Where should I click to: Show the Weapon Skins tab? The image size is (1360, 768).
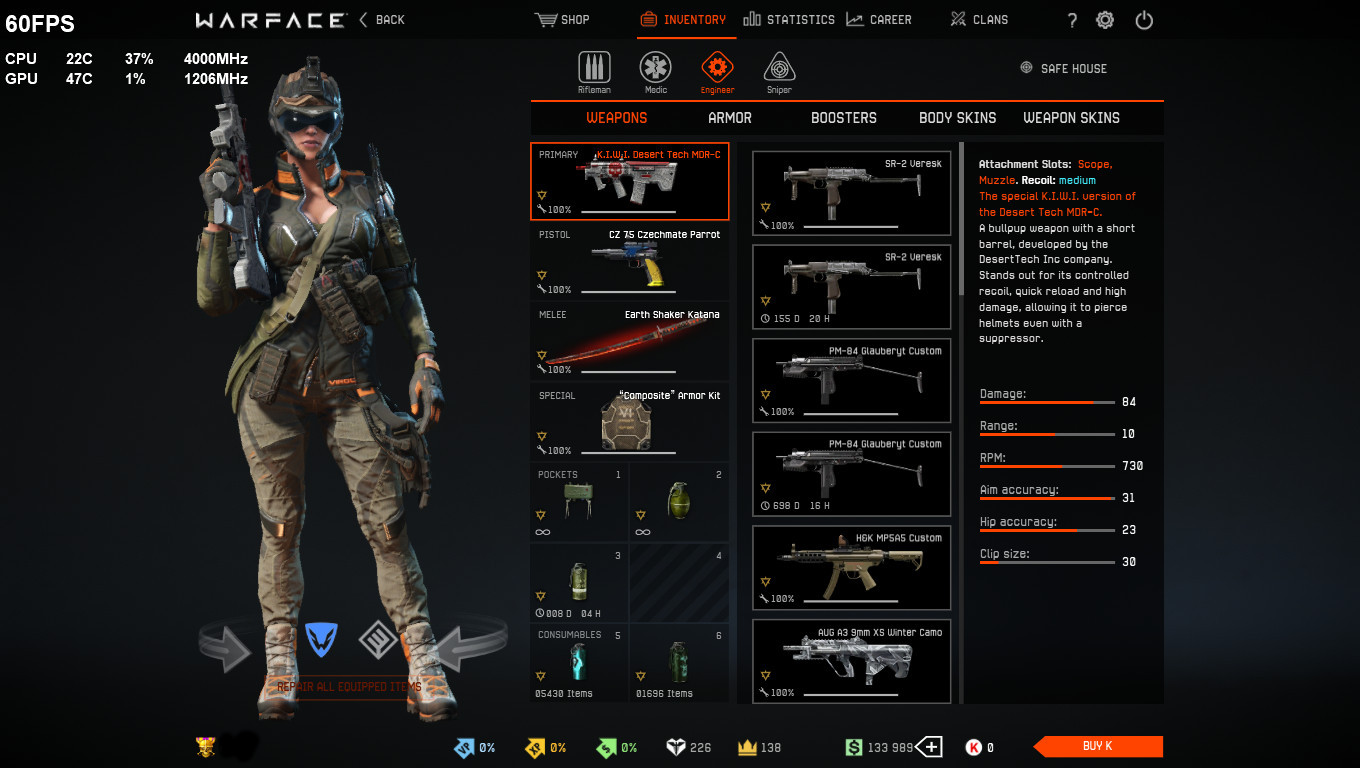pyautogui.click(x=1071, y=118)
